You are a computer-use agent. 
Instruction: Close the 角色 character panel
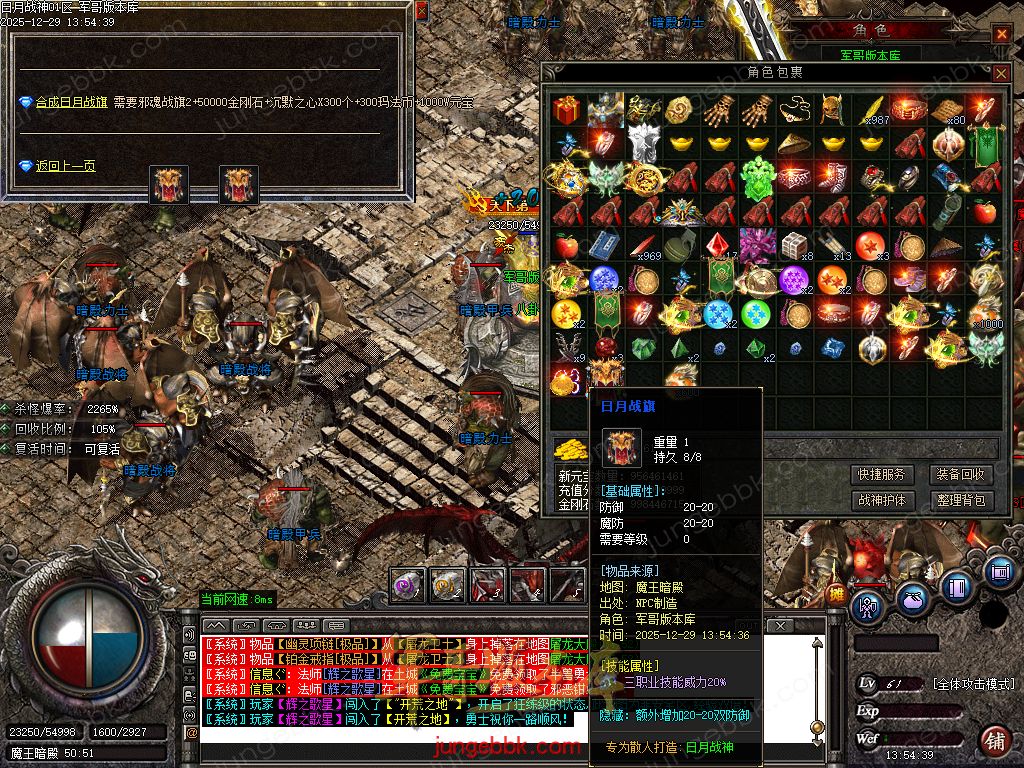click(x=1001, y=34)
